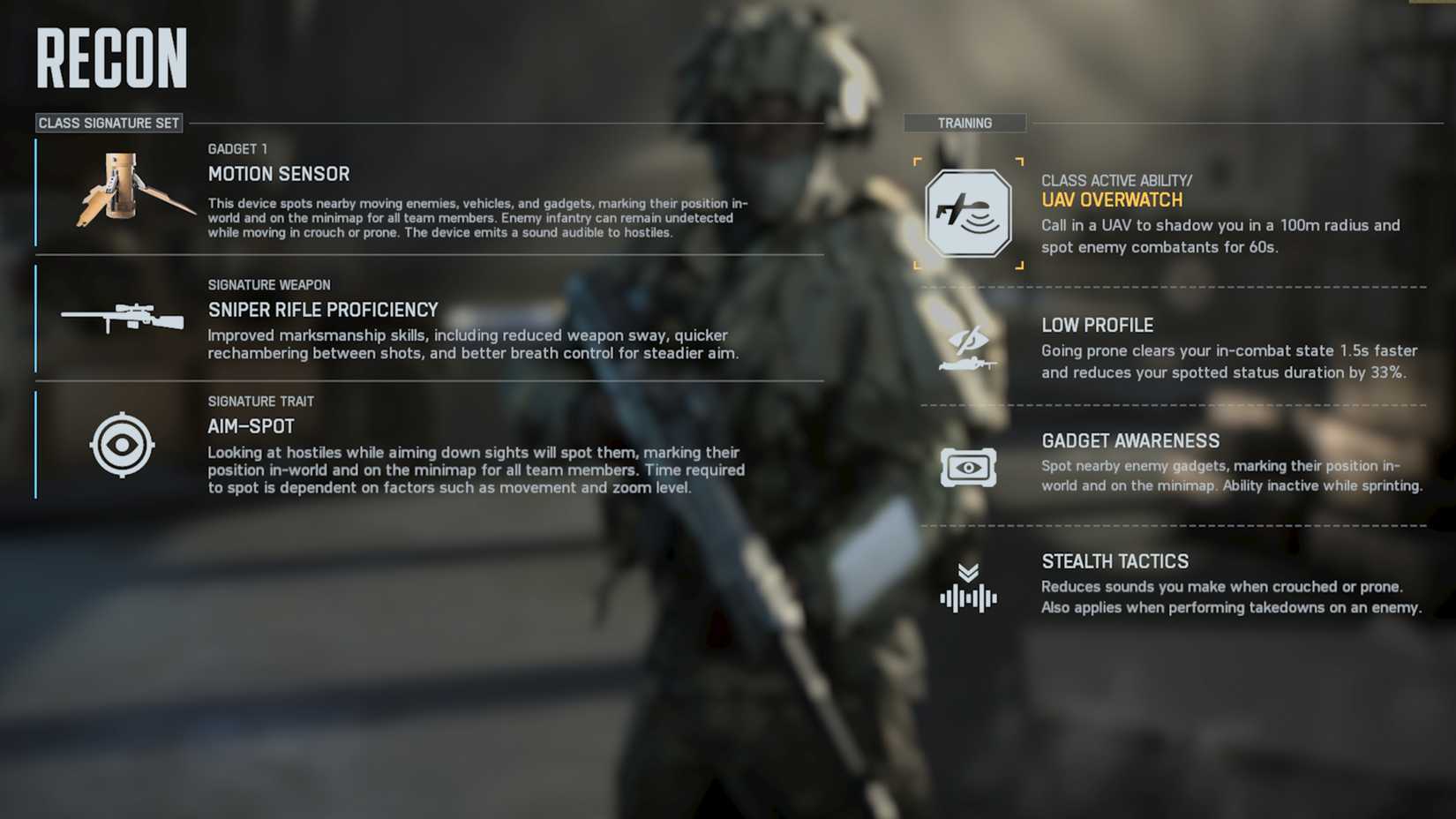Enable the Low Profile training perk
Viewport: 1456px width, 819px height.
(1098, 325)
